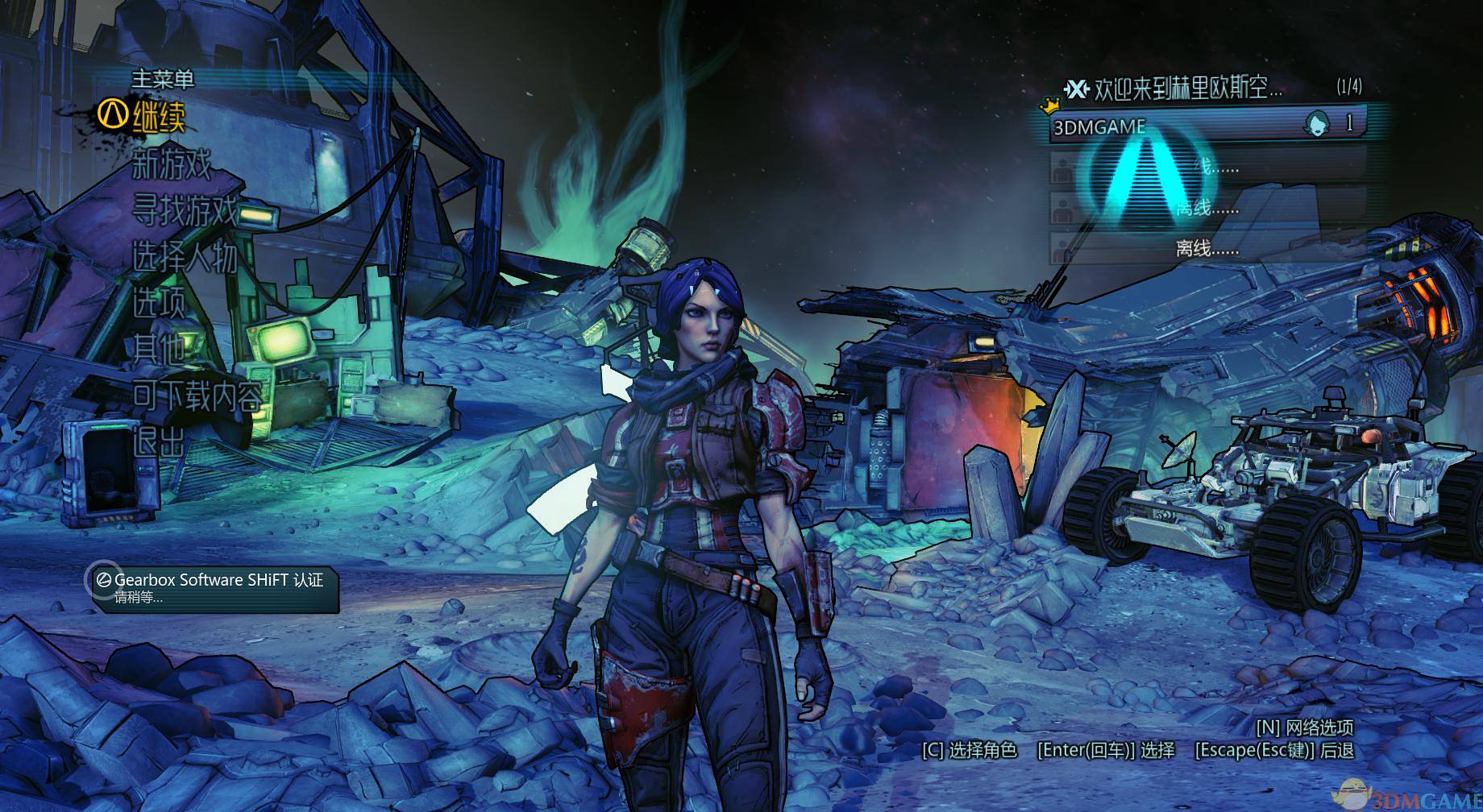Start a new game with 新游戏
The width and height of the screenshot is (1483, 812).
click(x=172, y=165)
